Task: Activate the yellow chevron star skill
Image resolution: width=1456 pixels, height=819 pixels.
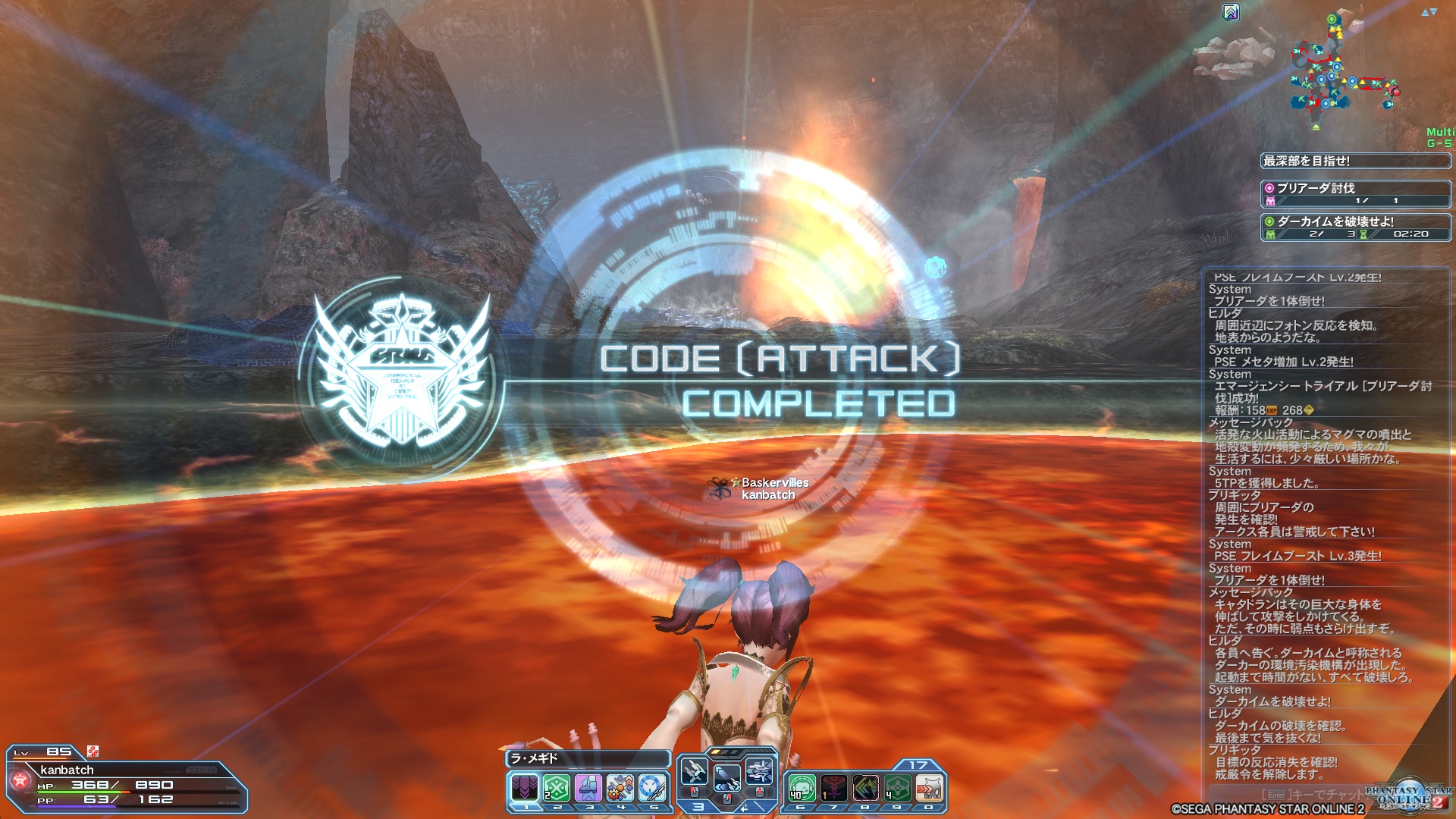Action: click(865, 788)
